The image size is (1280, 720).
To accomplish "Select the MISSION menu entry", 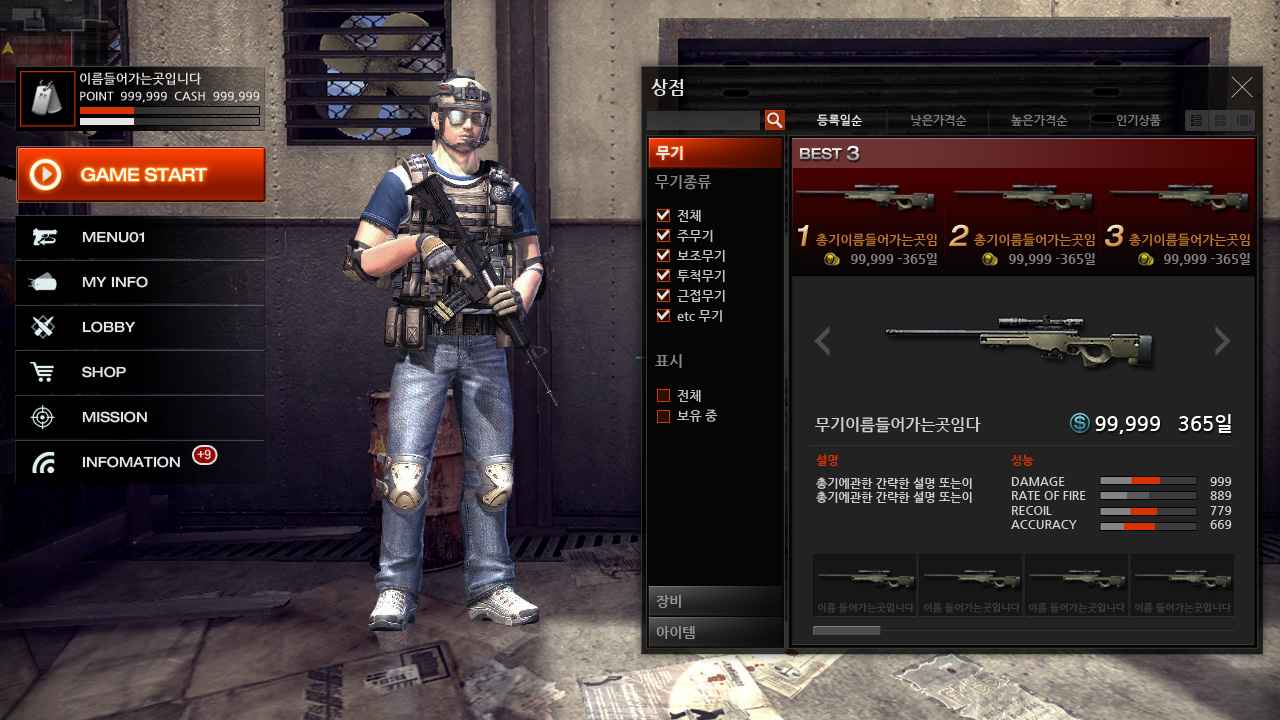I will coord(140,417).
